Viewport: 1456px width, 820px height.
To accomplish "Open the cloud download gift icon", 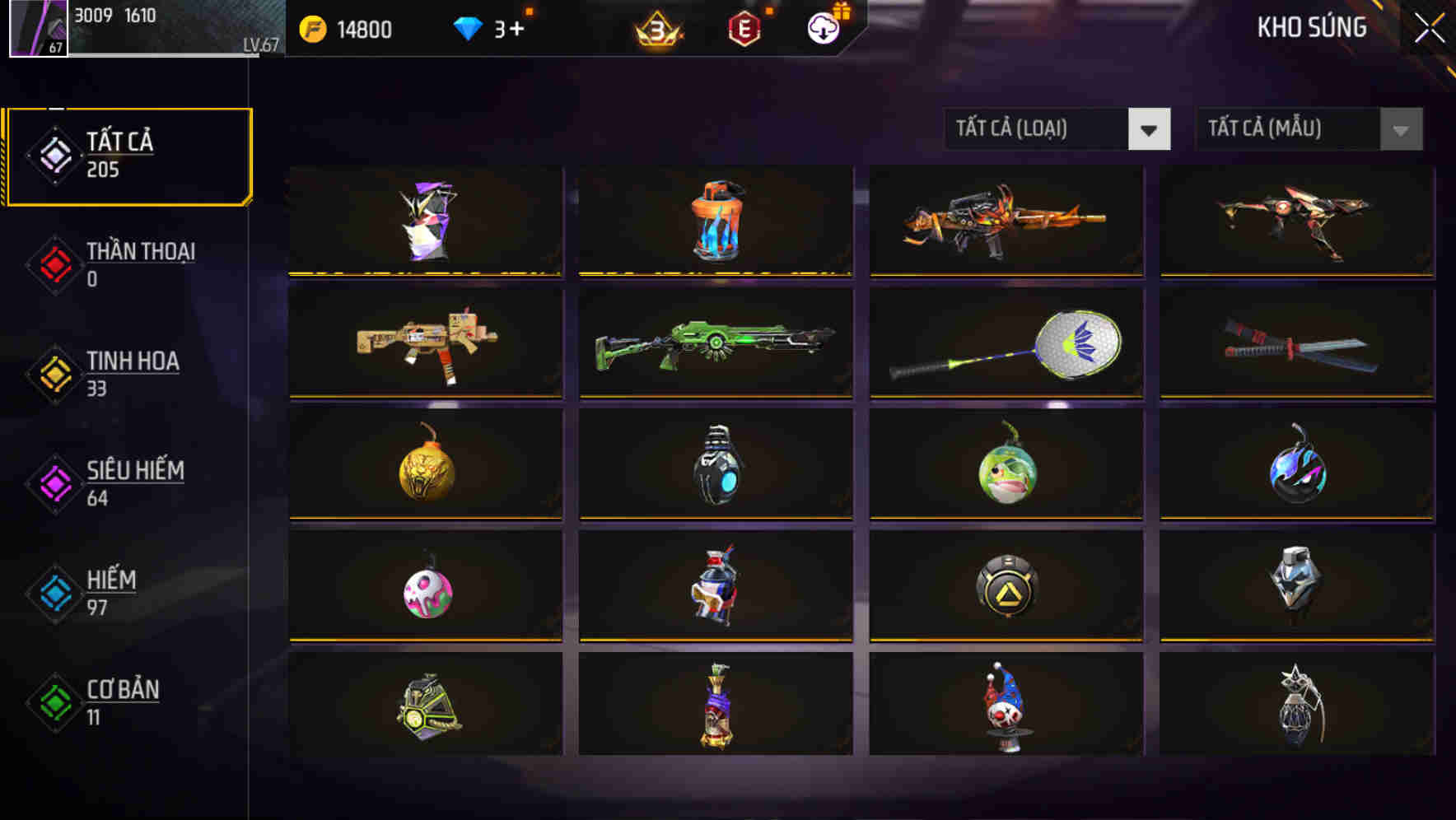I will pyautogui.click(x=821, y=26).
